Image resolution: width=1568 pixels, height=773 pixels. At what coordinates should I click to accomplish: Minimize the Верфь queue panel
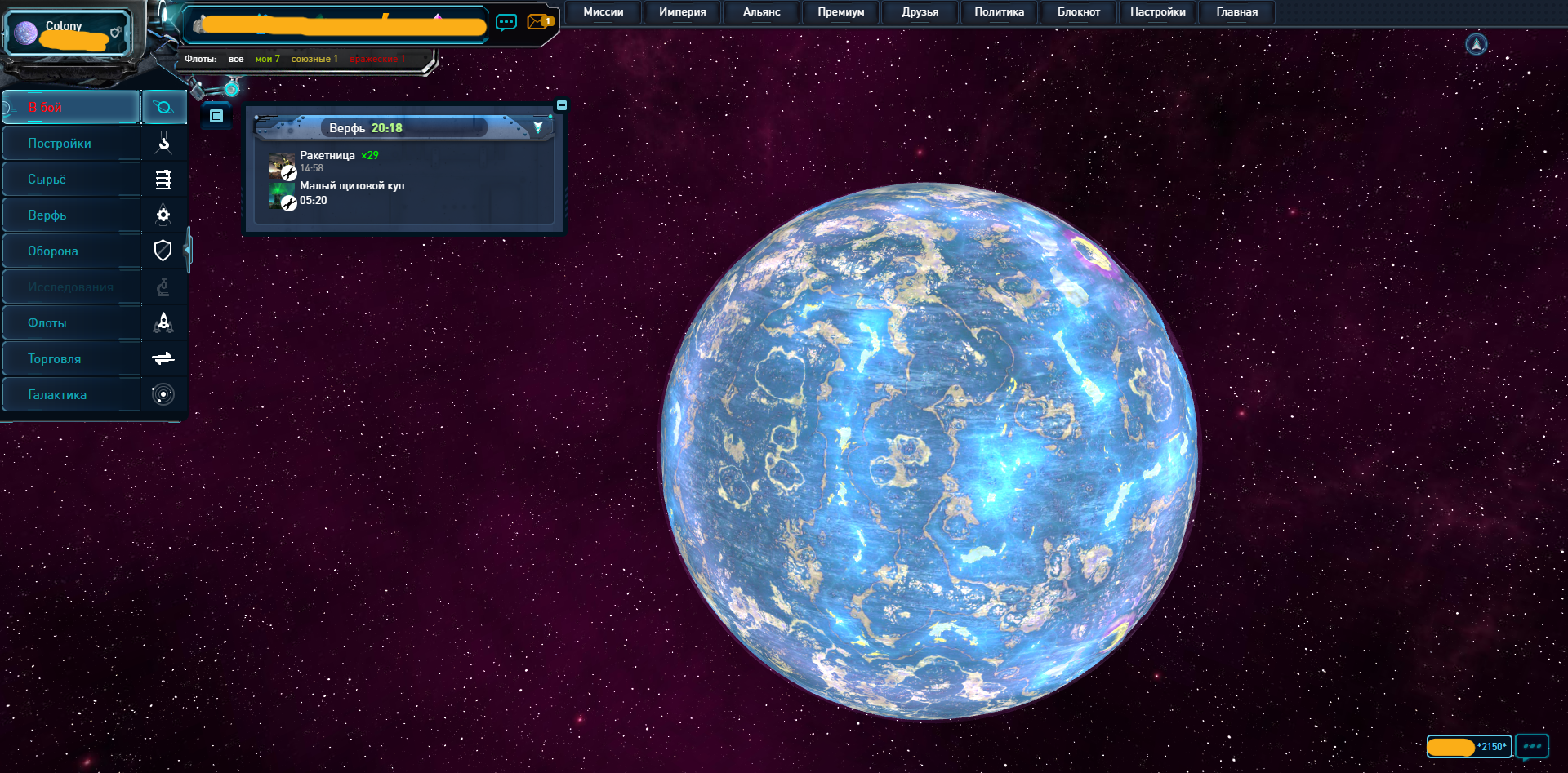point(562,105)
